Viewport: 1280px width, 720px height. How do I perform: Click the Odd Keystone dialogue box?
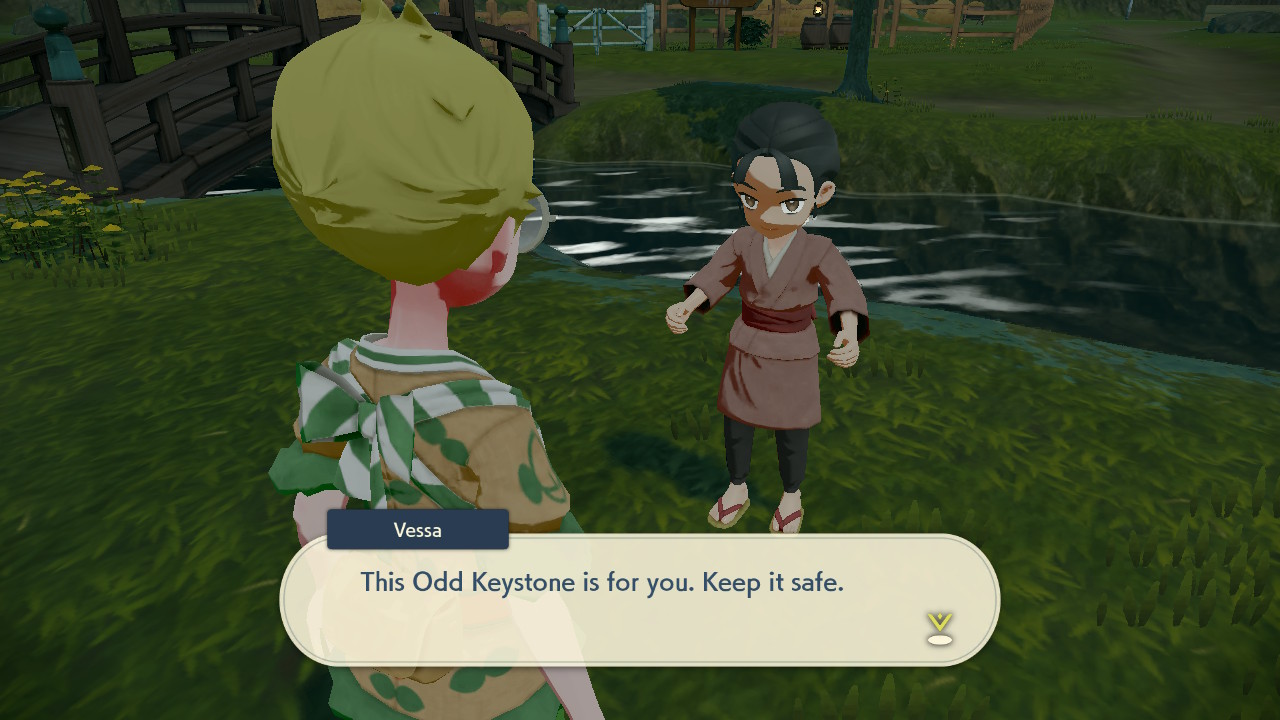pyautogui.click(x=640, y=600)
